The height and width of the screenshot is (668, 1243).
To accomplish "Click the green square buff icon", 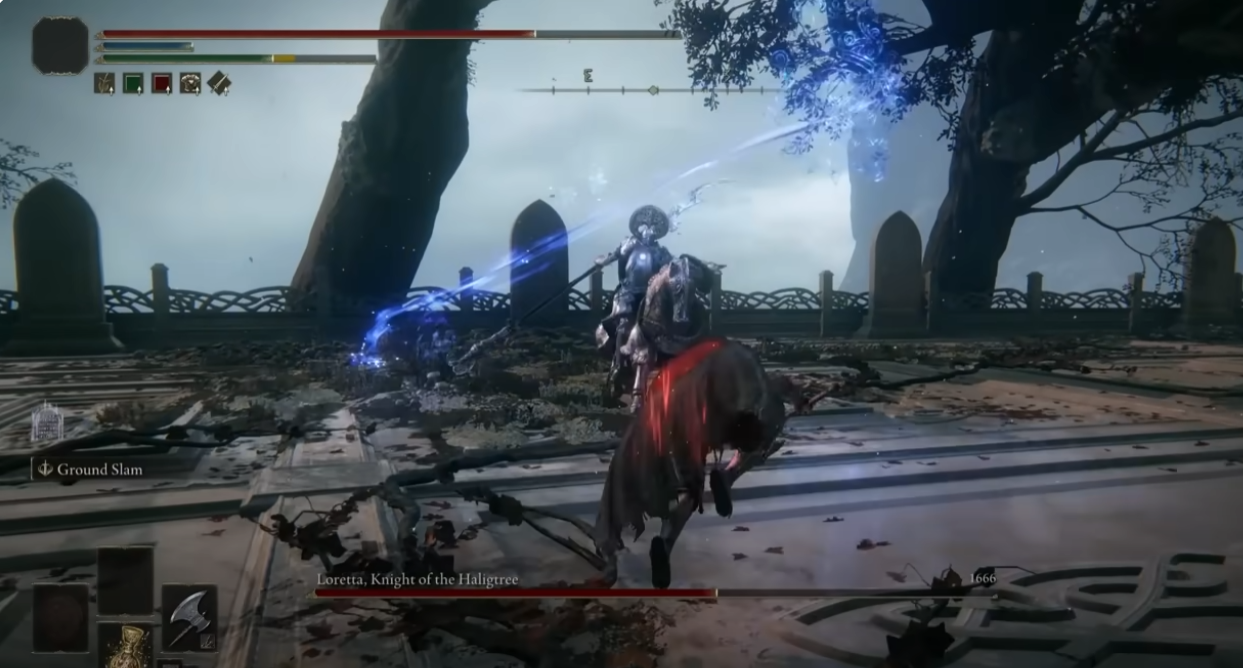I will (133, 83).
